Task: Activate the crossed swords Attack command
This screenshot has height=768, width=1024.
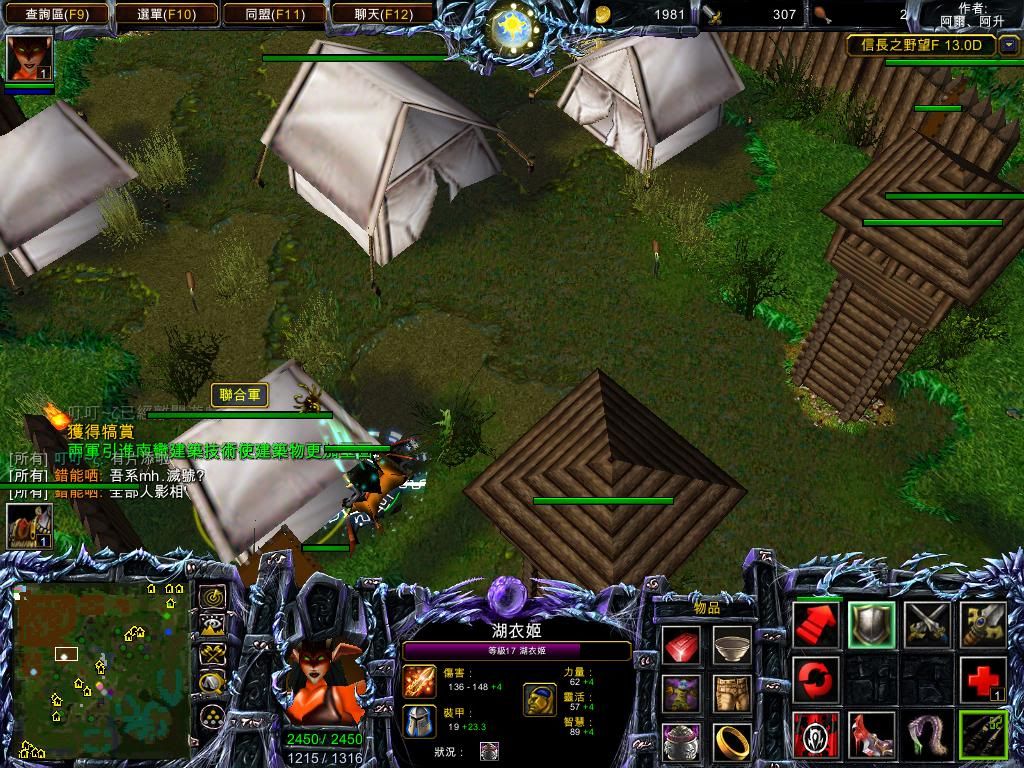Action: tap(927, 625)
